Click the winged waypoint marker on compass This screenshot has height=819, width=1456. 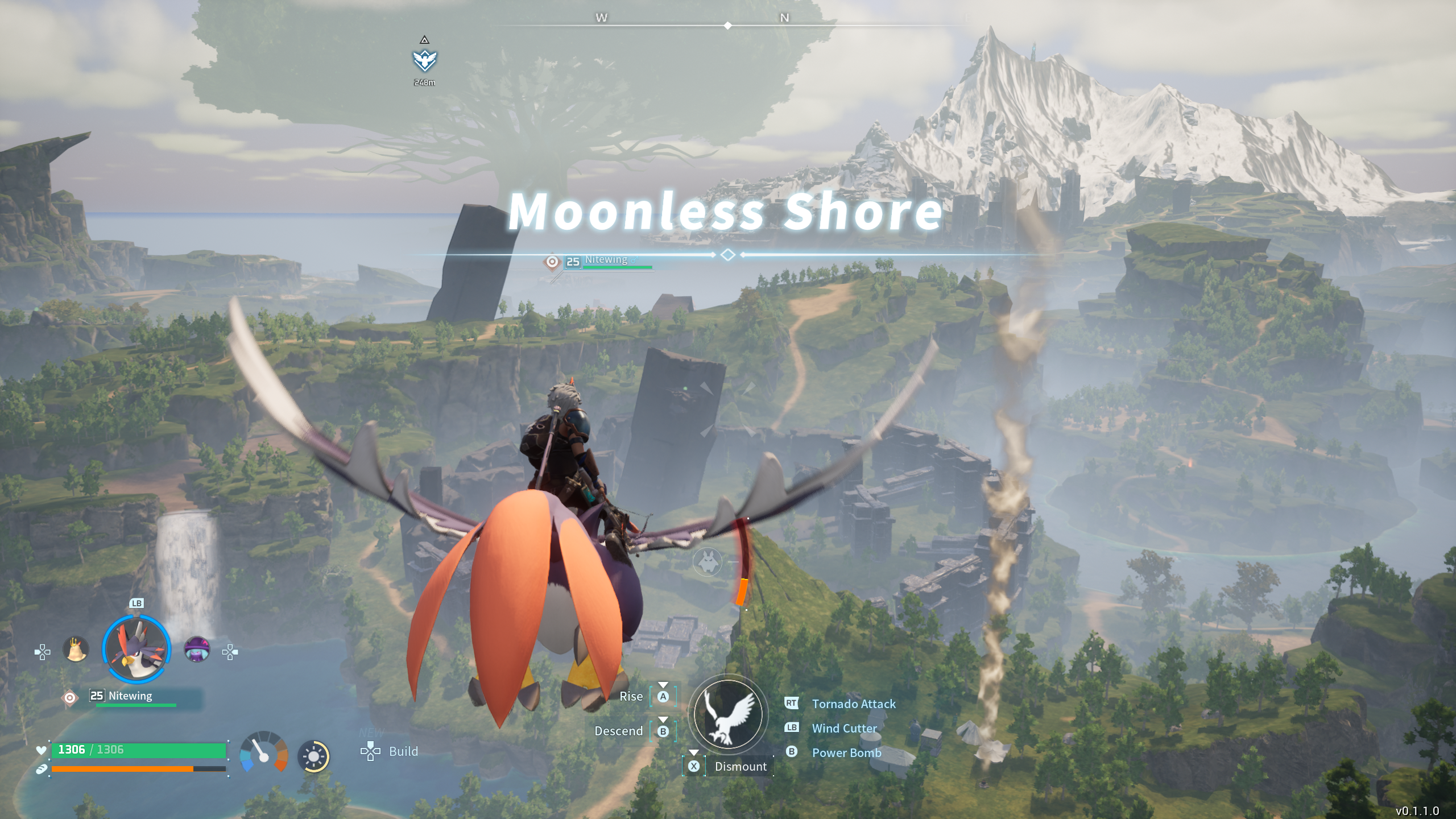pos(425,60)
